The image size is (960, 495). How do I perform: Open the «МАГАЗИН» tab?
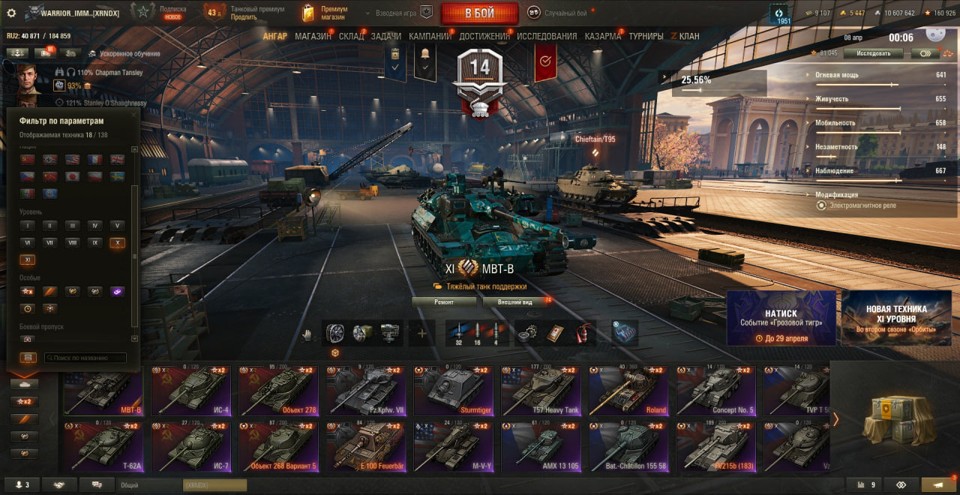point(313,36)
